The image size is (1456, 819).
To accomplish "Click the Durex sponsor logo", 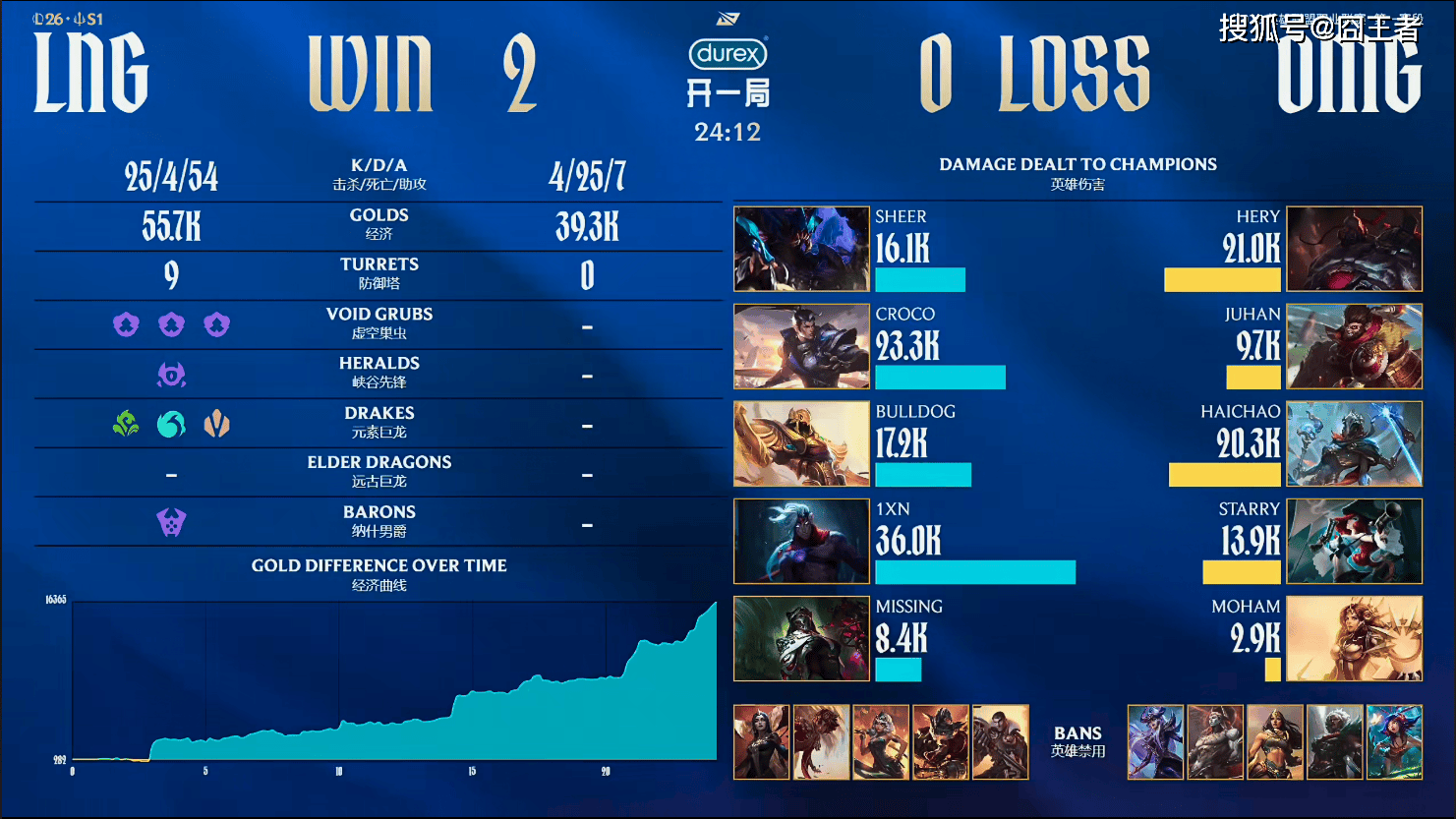I will click(x=728, y=53).
